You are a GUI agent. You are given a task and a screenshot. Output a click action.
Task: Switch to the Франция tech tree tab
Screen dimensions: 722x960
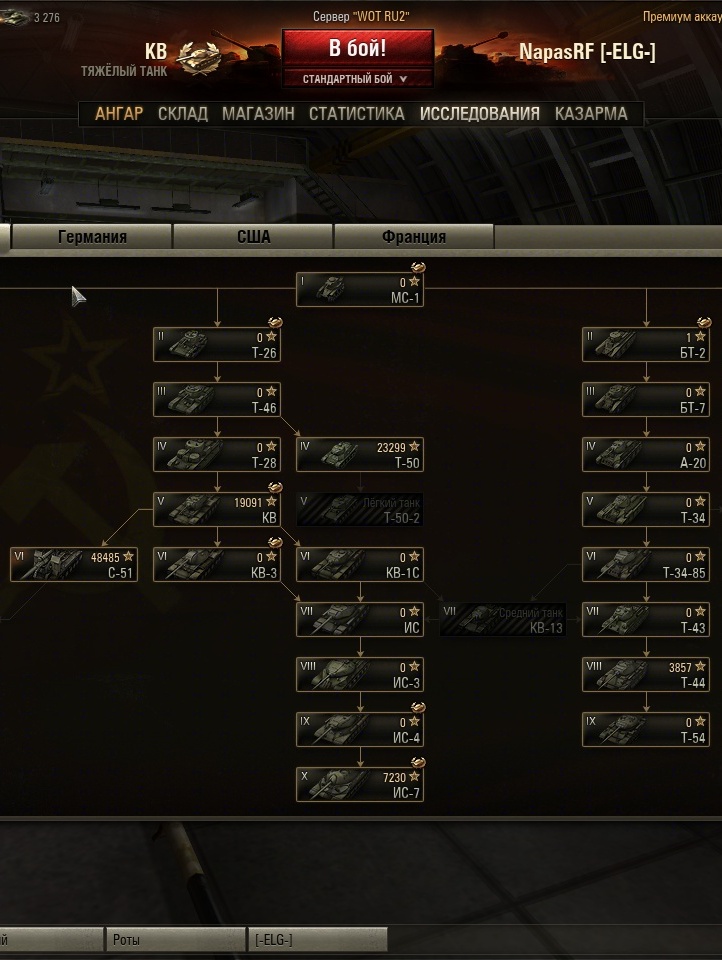pyautogui.click(x=414, y=237)
